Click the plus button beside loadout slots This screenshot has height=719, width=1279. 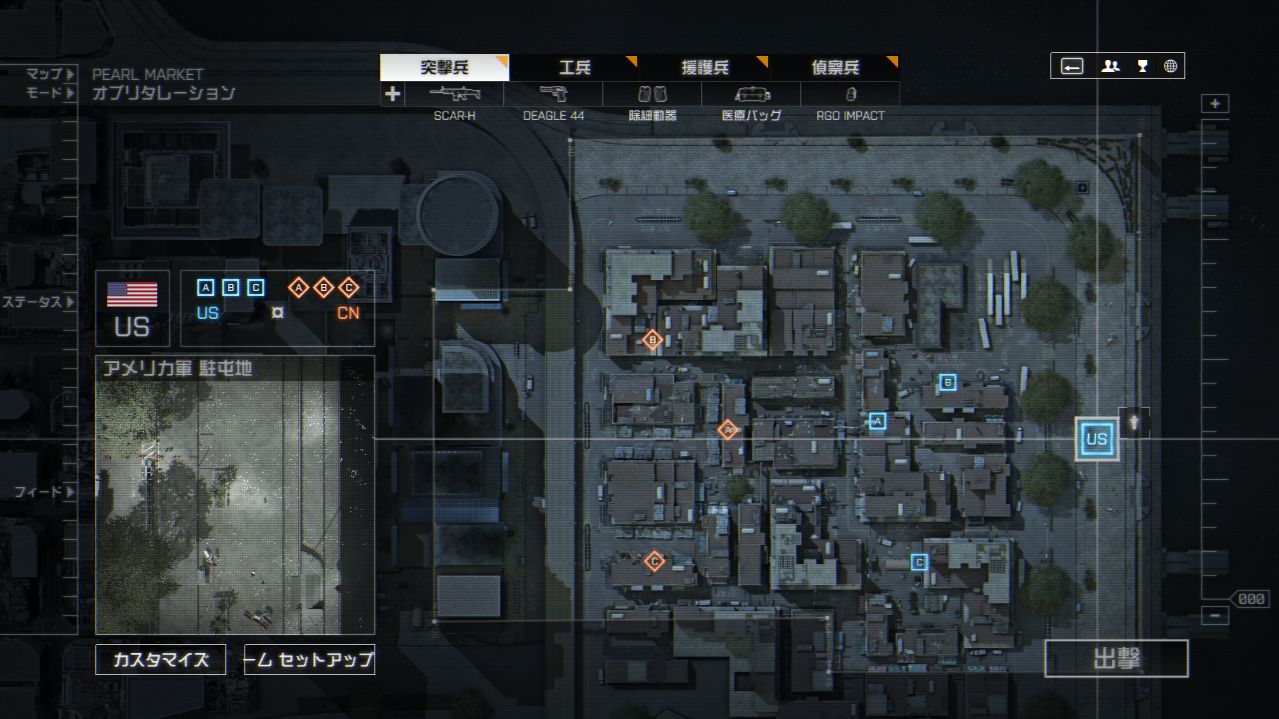392,94
